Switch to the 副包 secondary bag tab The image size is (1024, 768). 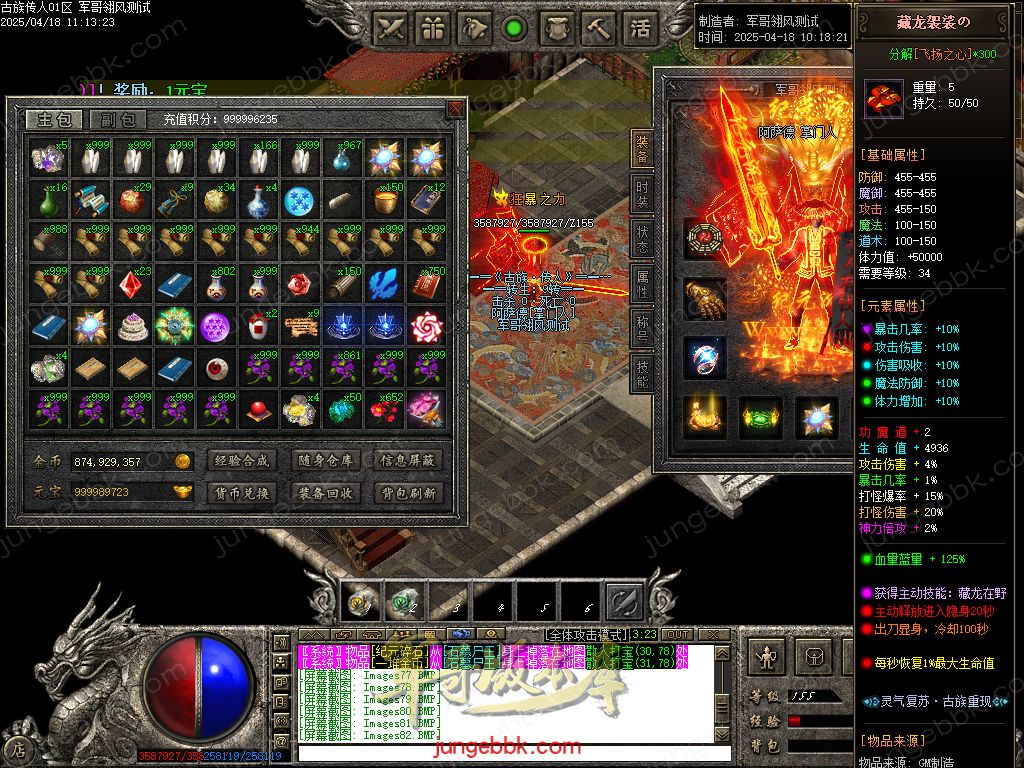coord(118,120)
